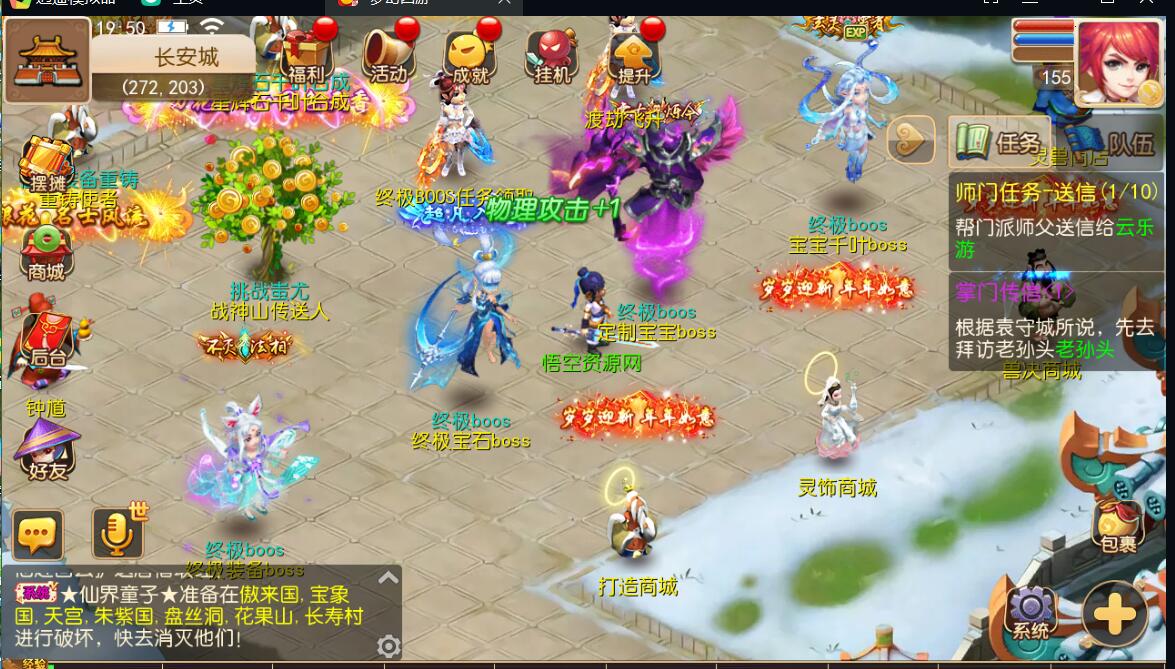Screen dimensions: 1175x669
Task: Open the 后台 red envelope icon
Action: 47,340
